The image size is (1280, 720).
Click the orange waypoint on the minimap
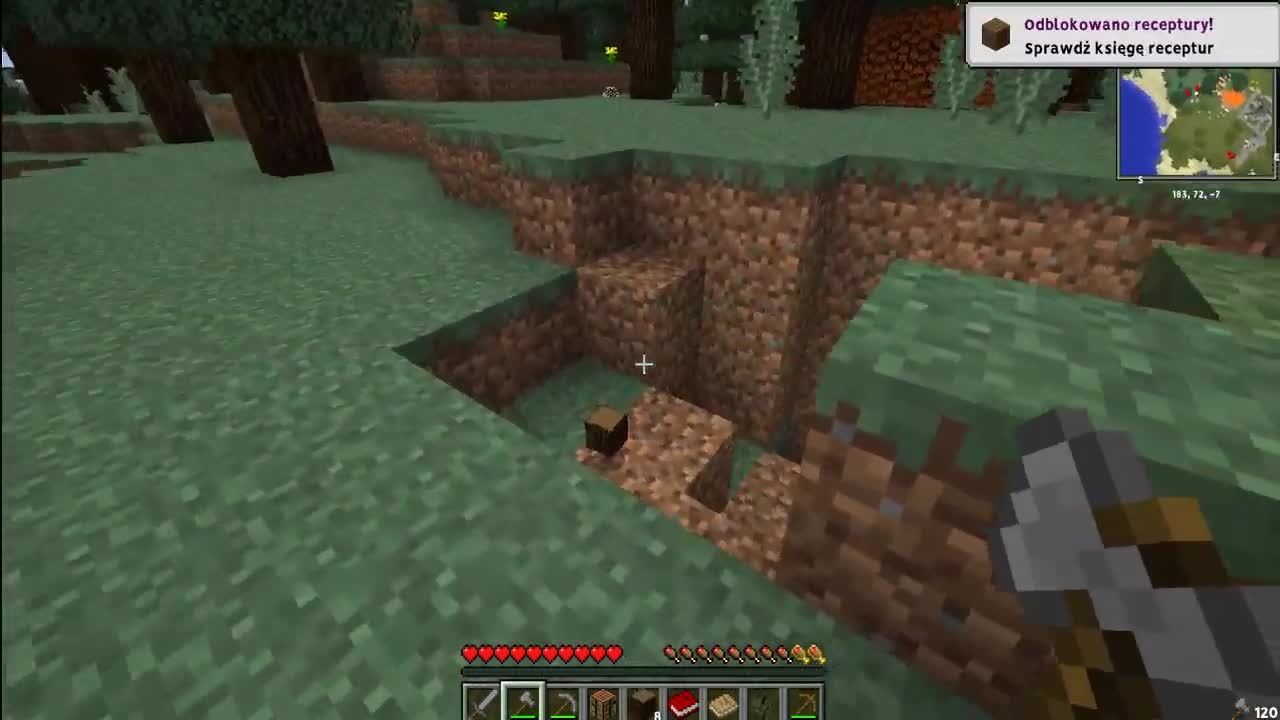pos(1234,97)
